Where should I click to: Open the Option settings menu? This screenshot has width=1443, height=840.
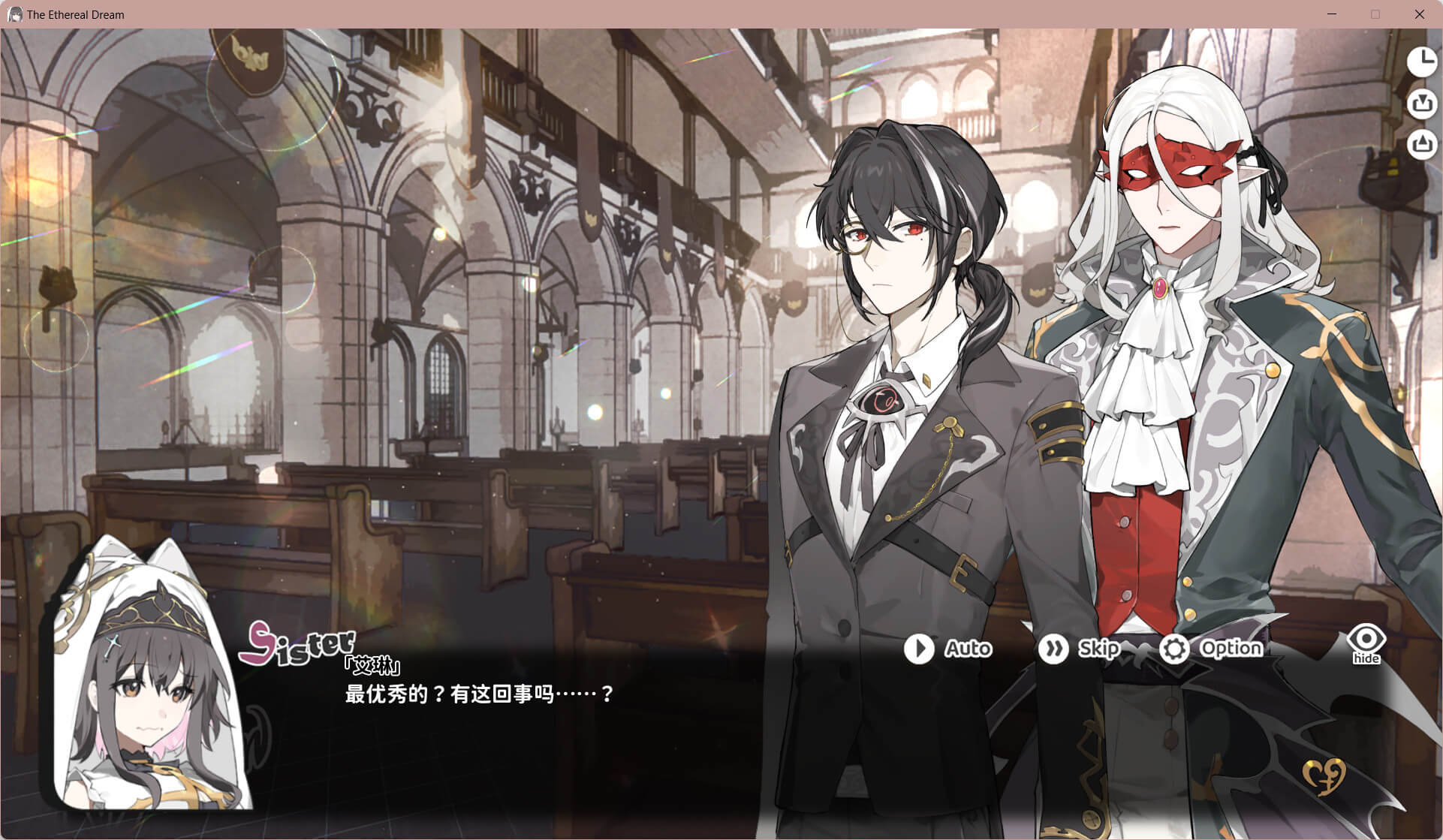click(1210, 649)
